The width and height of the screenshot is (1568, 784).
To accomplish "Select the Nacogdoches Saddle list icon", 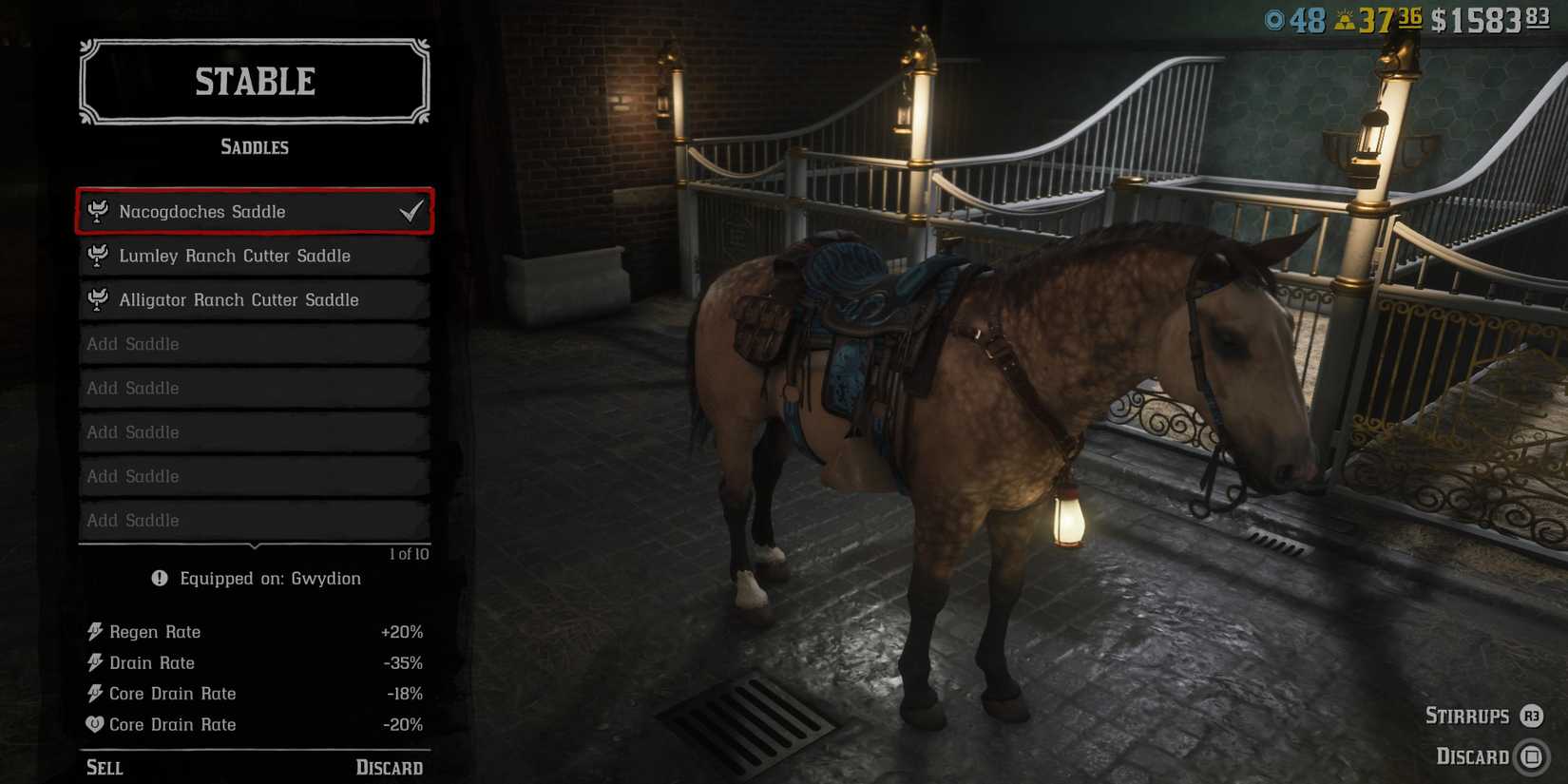I will pos(96,211).
